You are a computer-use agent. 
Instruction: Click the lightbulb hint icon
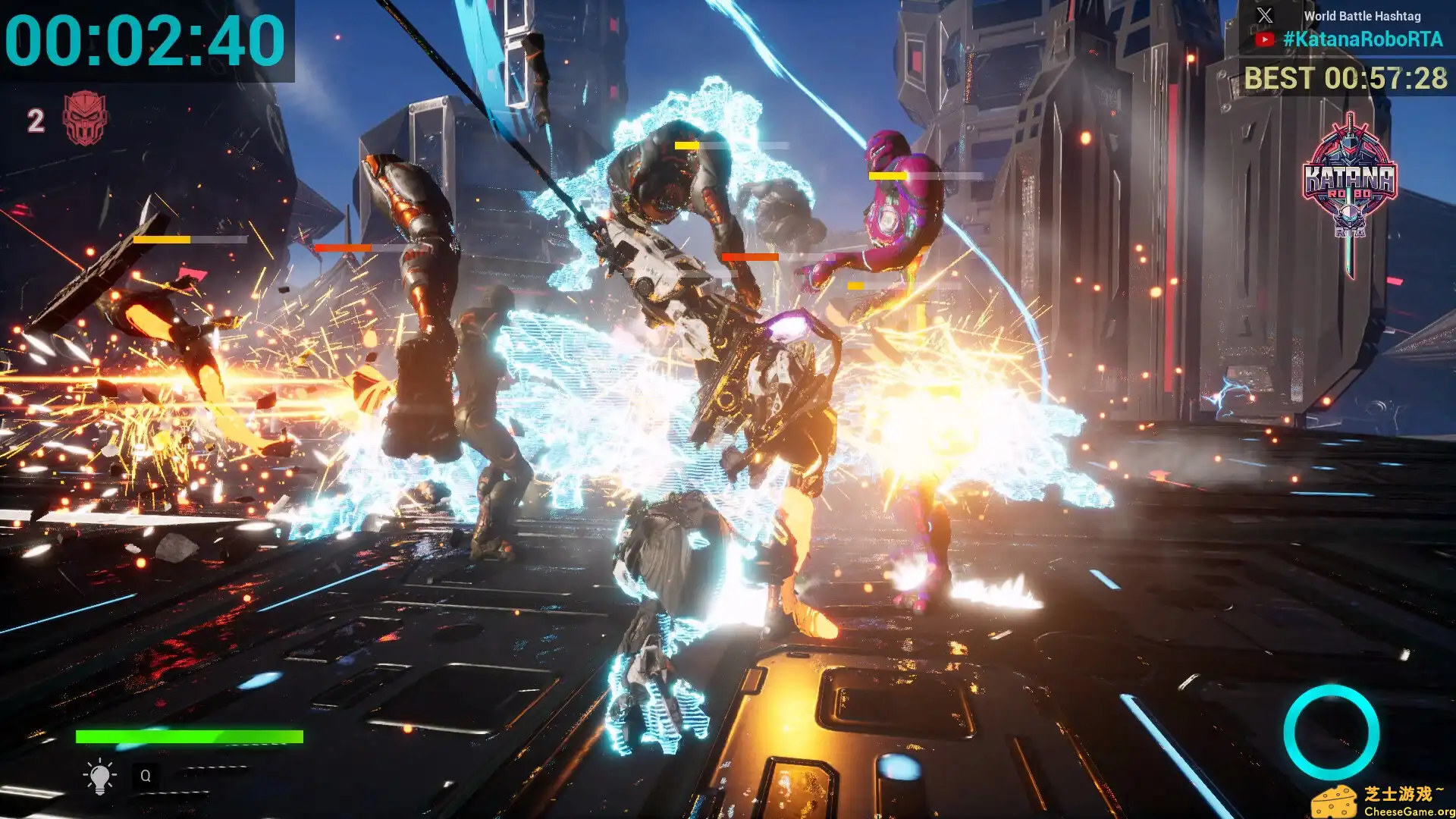click(x=99, y=776)
